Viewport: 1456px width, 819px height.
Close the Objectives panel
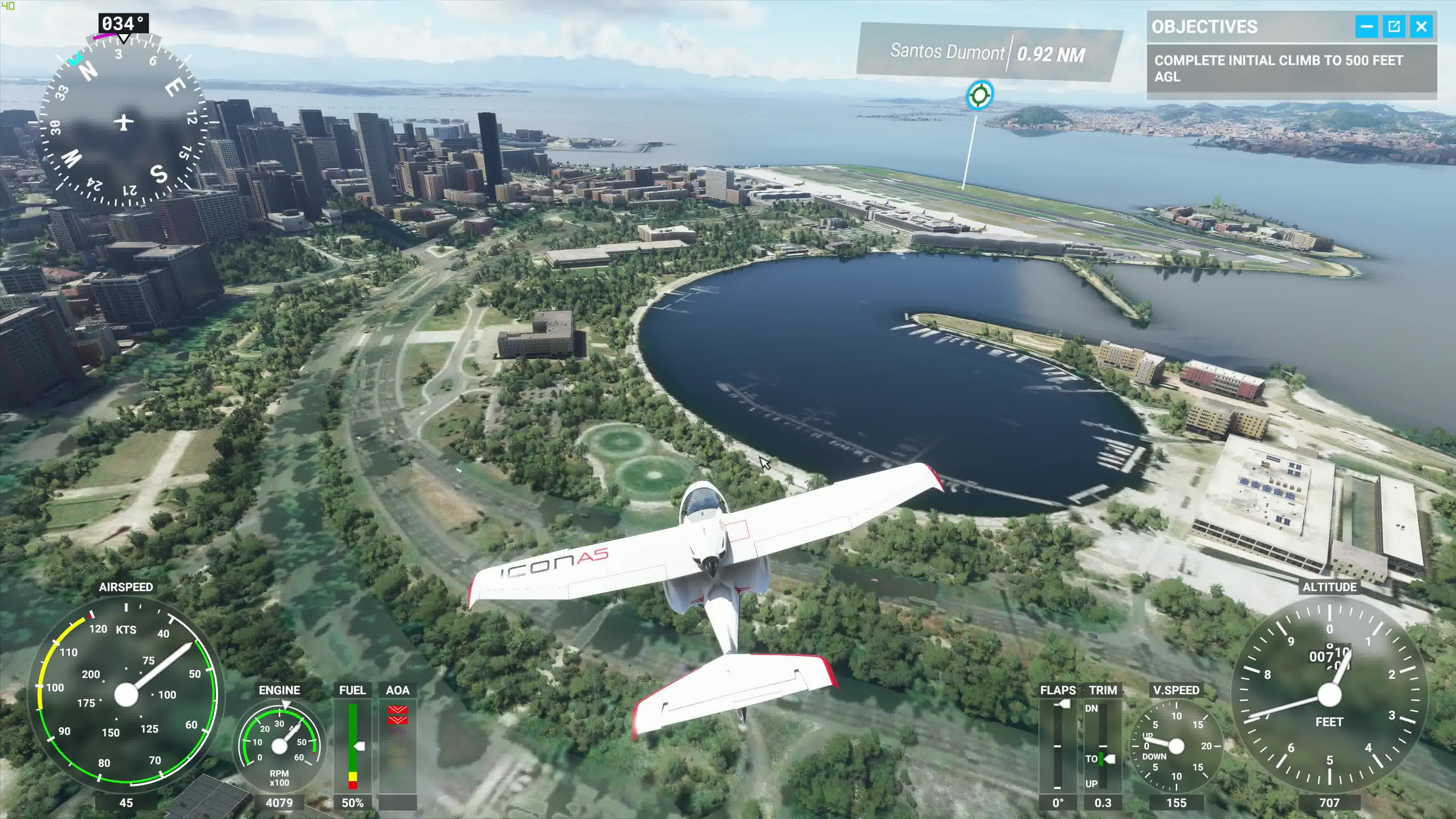click(x=1421, y=27)
